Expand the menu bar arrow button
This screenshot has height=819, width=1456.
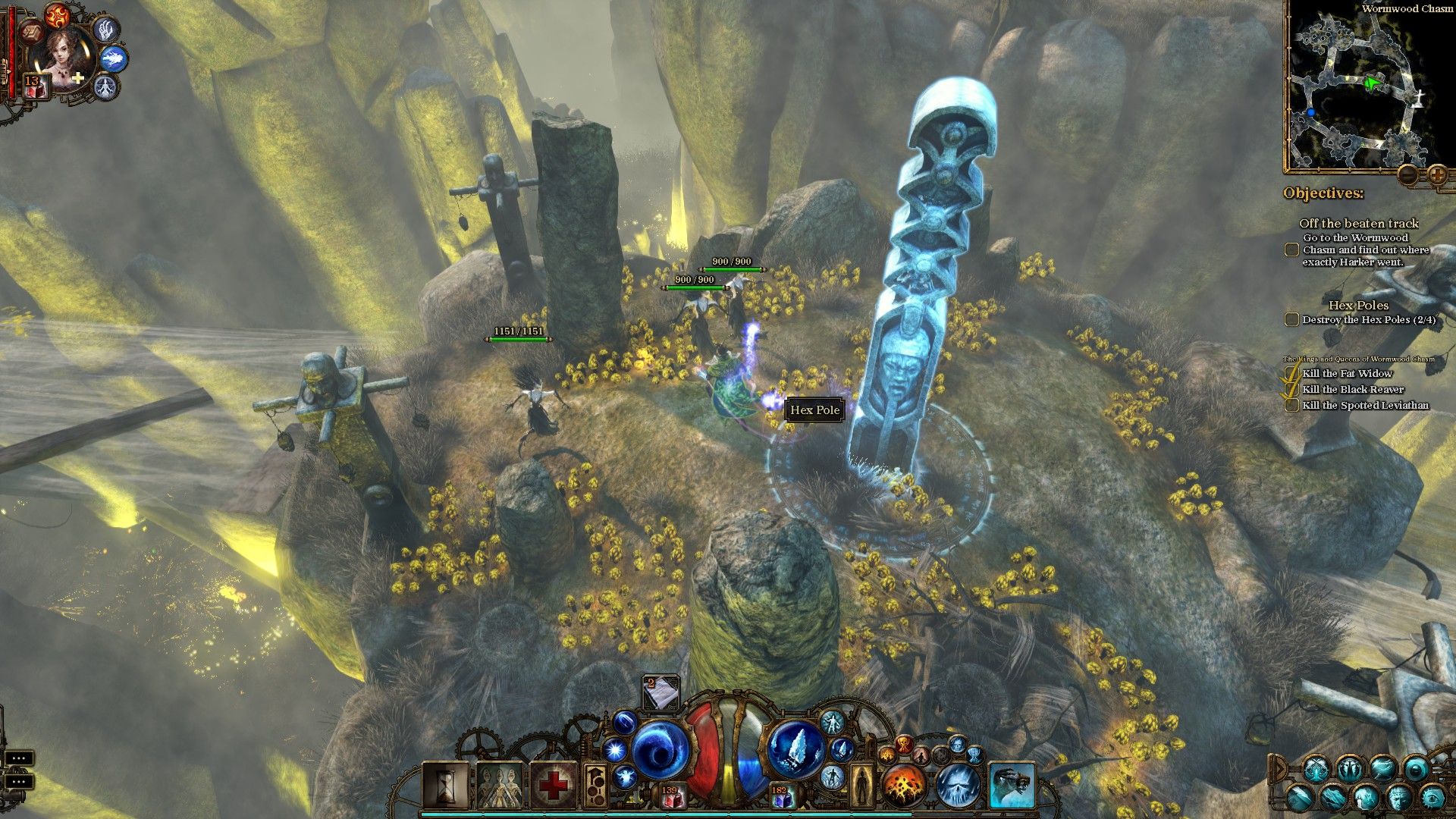[1280, 769]
